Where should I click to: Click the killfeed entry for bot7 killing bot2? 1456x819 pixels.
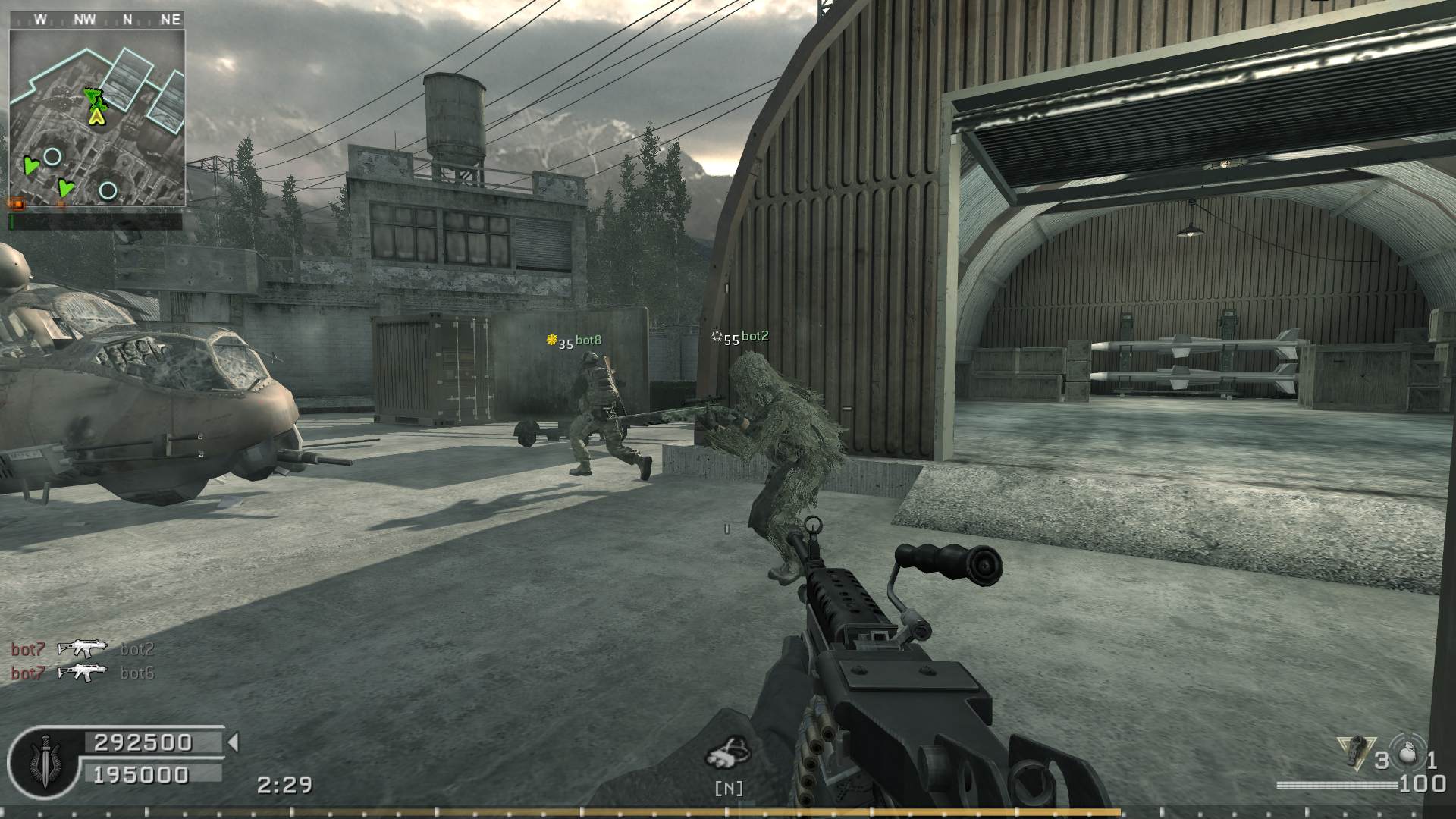tap(83, 649)
